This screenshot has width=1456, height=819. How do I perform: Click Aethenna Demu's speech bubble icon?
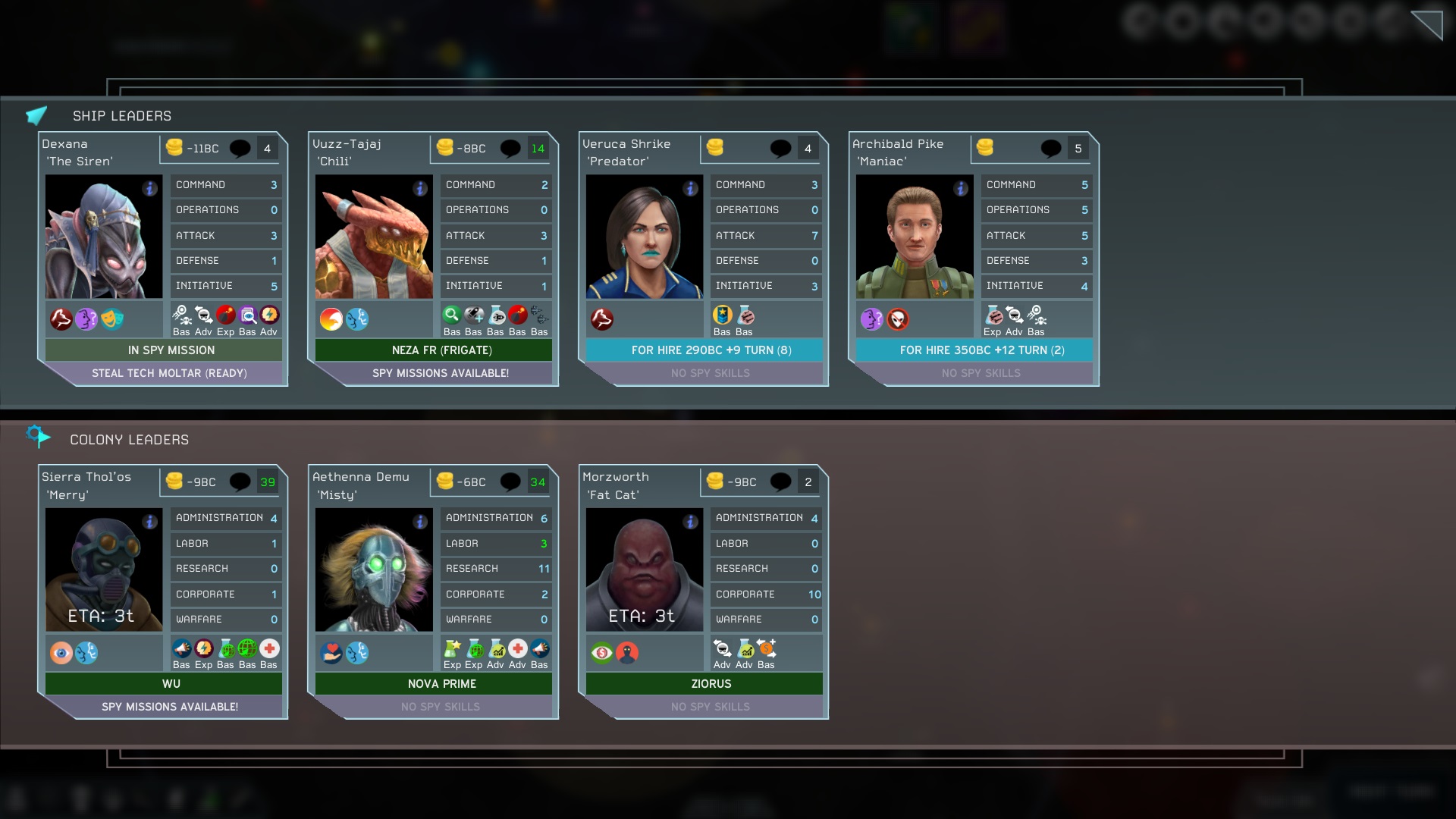[510, 482]
